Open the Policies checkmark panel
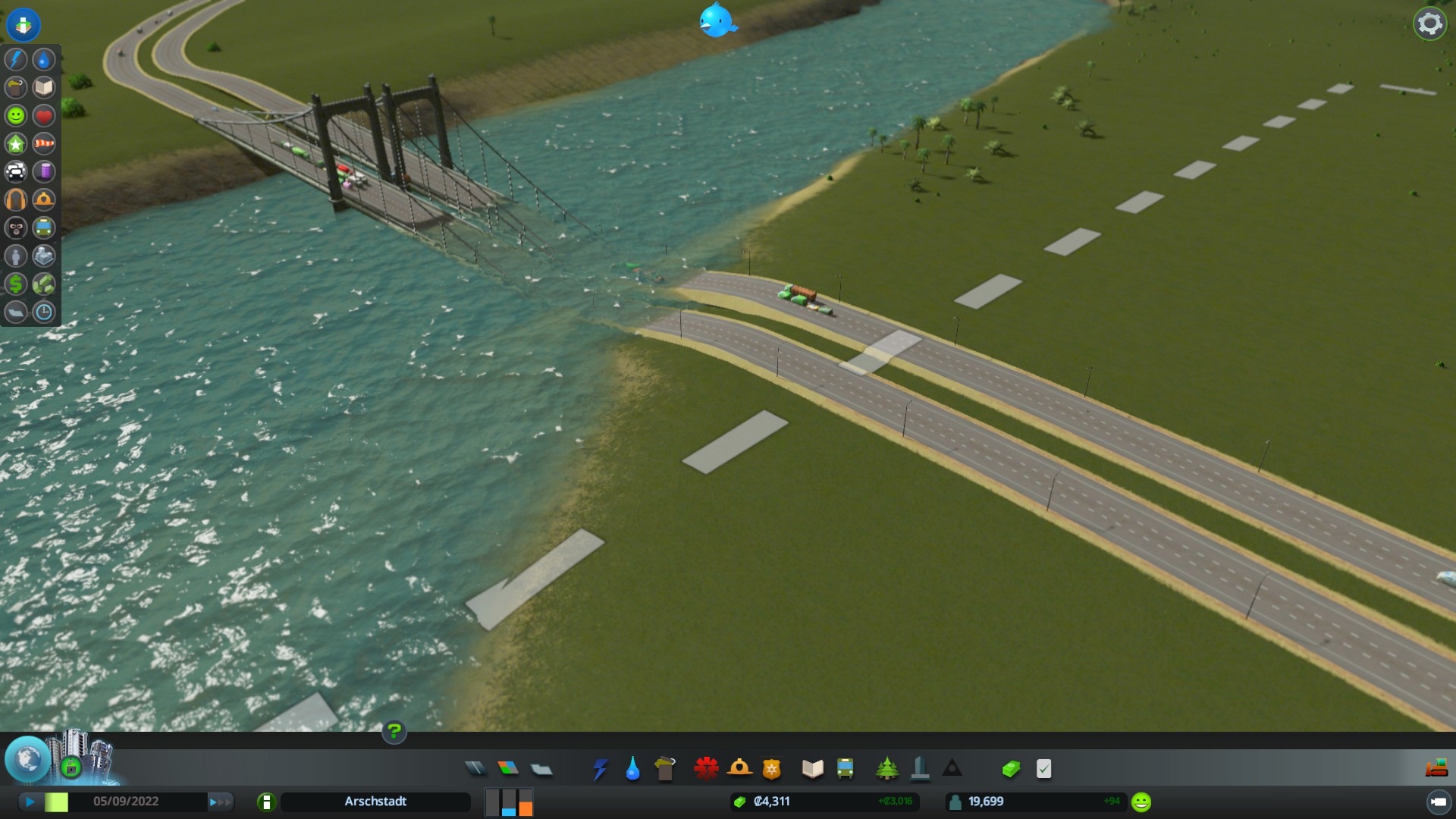 pyautogui.click(x=1044, y=769)
